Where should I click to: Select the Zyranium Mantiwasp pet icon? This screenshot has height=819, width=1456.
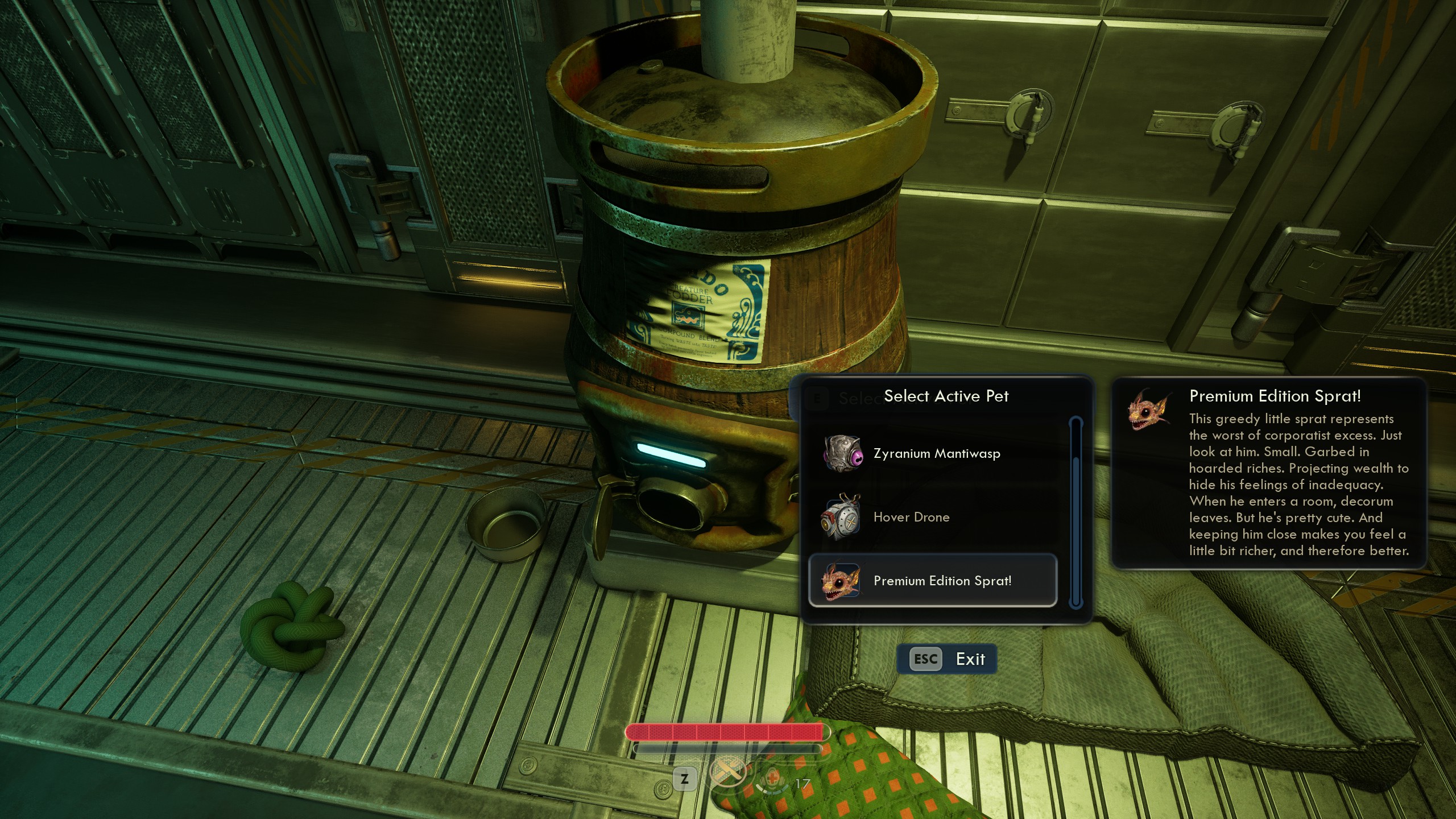click(842, 452)
